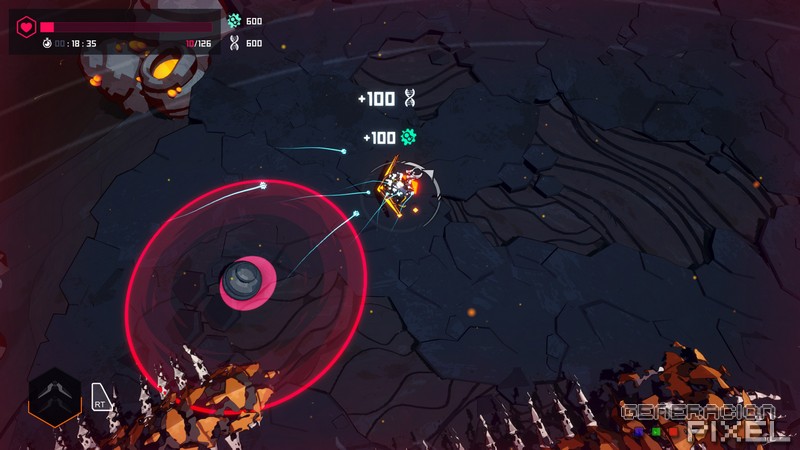Select the green gear resource icon
Image resolution: width=800 pixels, height=450 pixels.
tap(234, 21)
